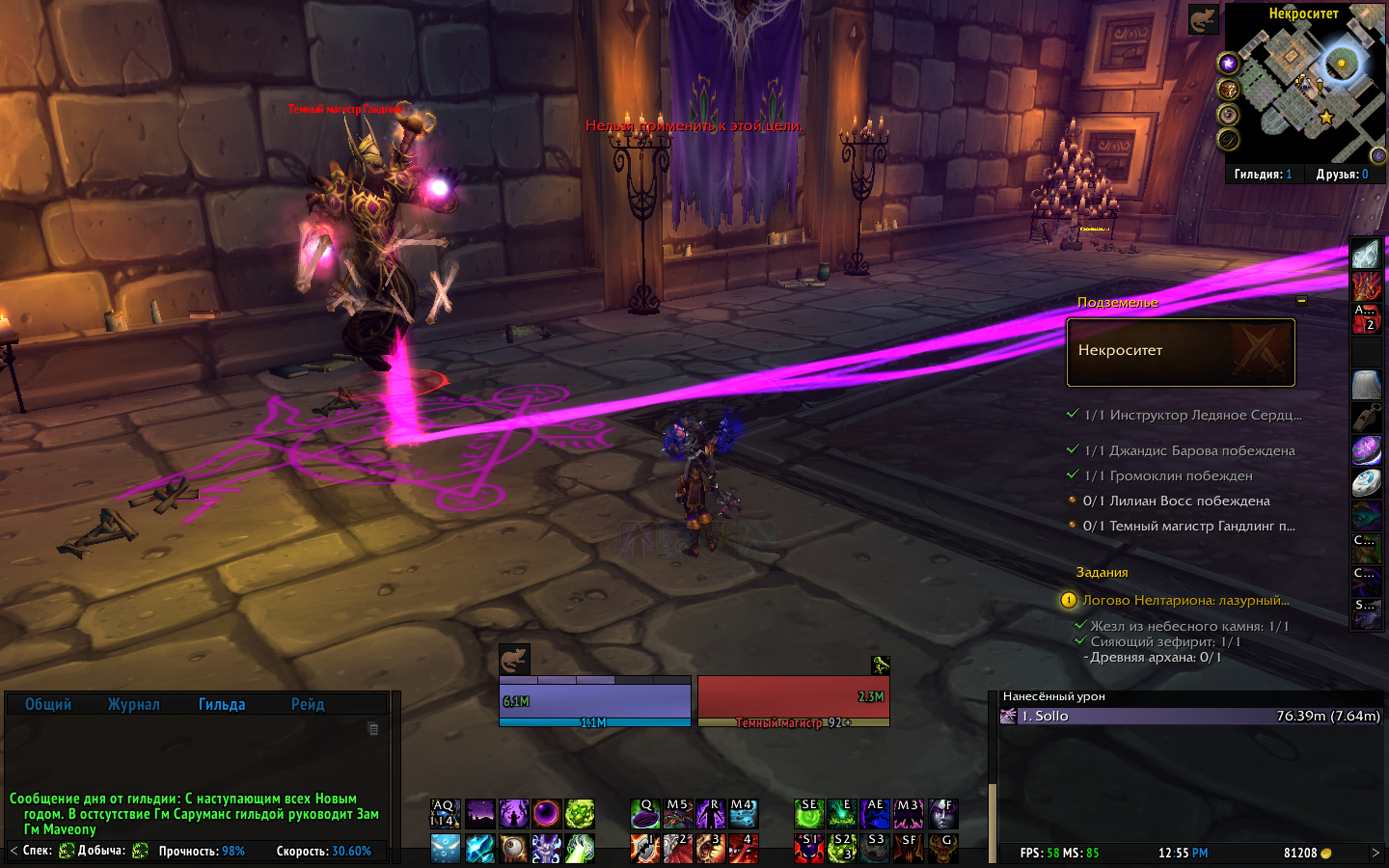Viewport: 1389px width, 868px height.
Task: Select the Гильдия chat tab
Action: pyautogui.click(x=222, y=704)
